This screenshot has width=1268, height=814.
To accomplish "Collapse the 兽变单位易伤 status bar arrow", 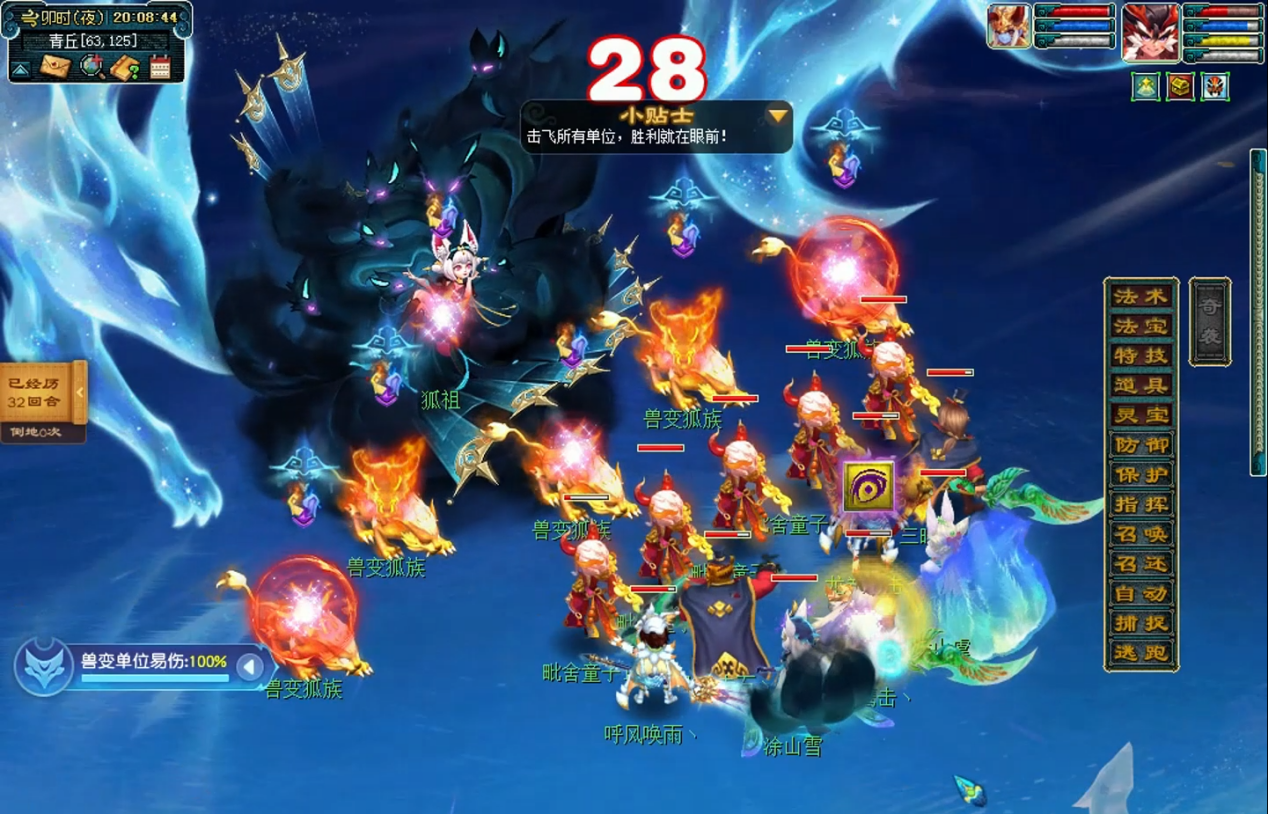I will click(250, 667).
